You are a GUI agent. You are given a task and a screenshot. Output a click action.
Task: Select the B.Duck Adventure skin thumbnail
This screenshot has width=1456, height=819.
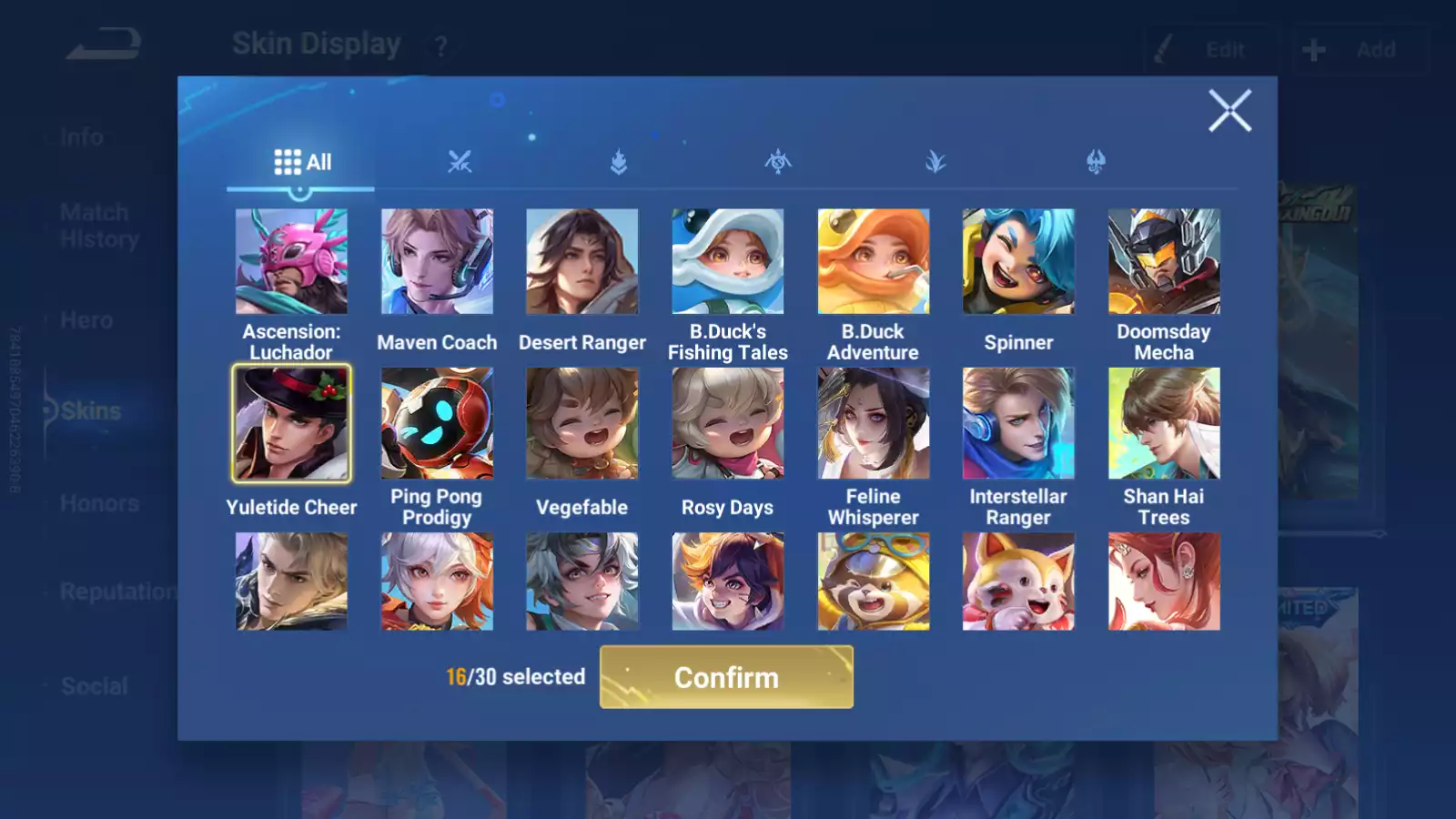tap(873, 261)
